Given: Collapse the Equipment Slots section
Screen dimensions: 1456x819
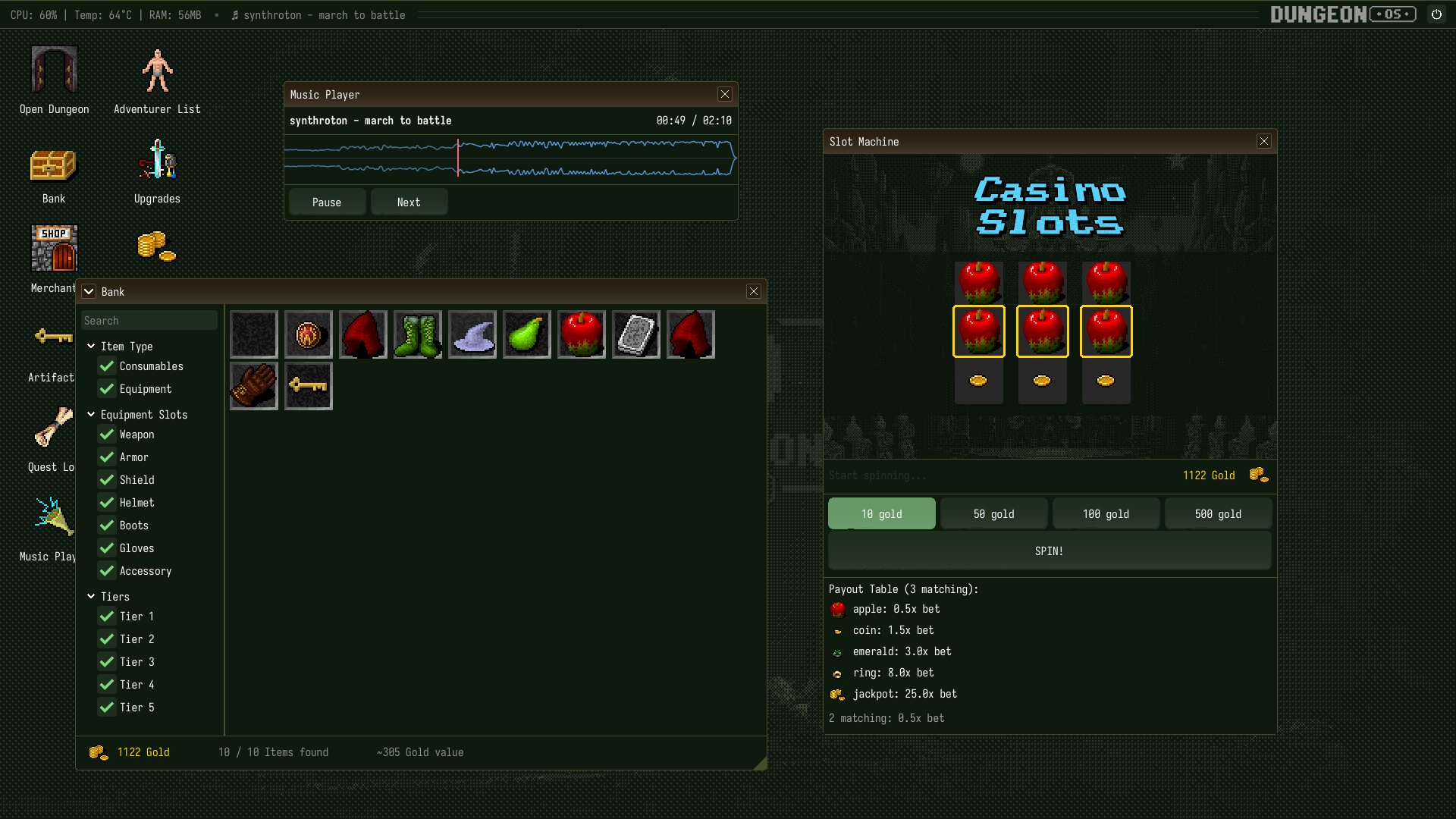Looking at the screenshot, I should 91,415.
